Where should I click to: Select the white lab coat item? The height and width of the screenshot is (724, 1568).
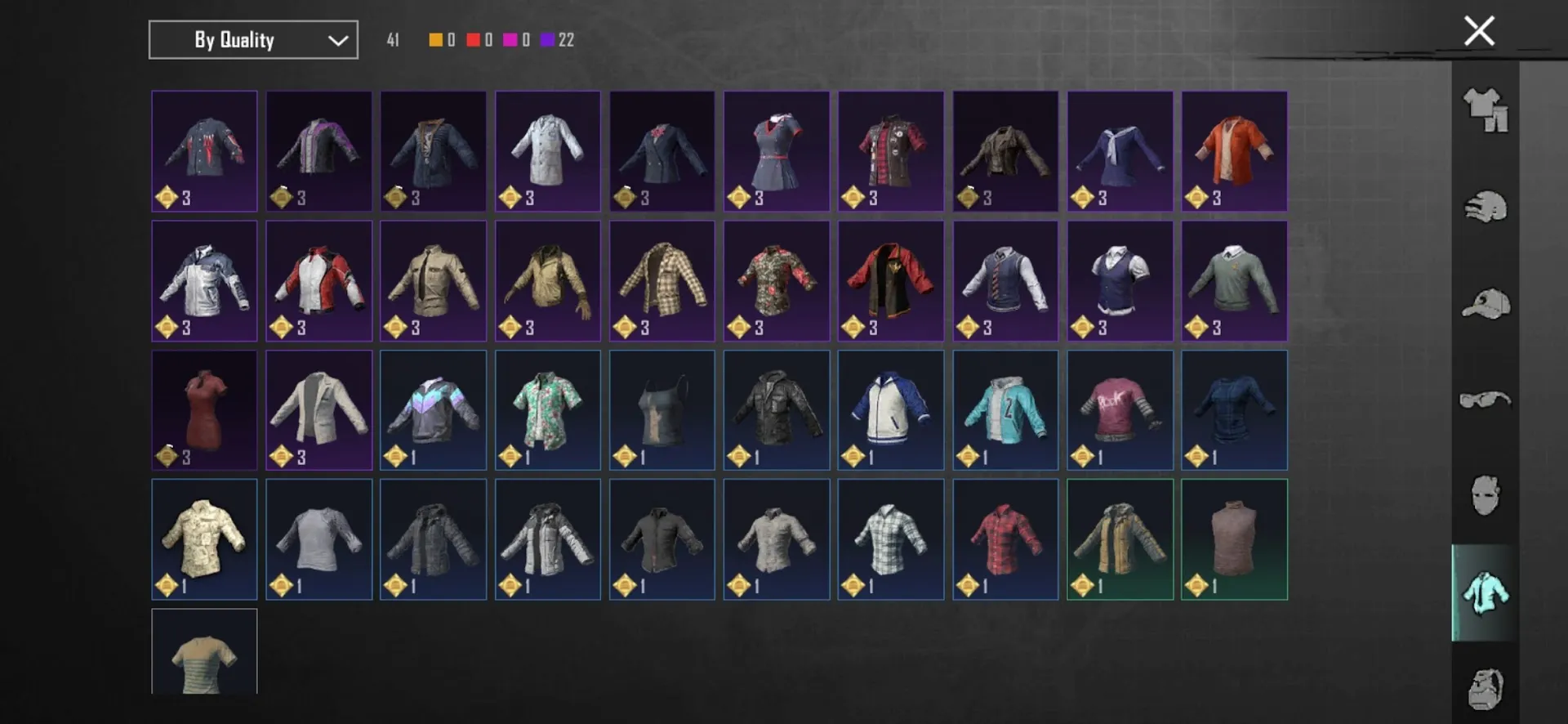547,151
